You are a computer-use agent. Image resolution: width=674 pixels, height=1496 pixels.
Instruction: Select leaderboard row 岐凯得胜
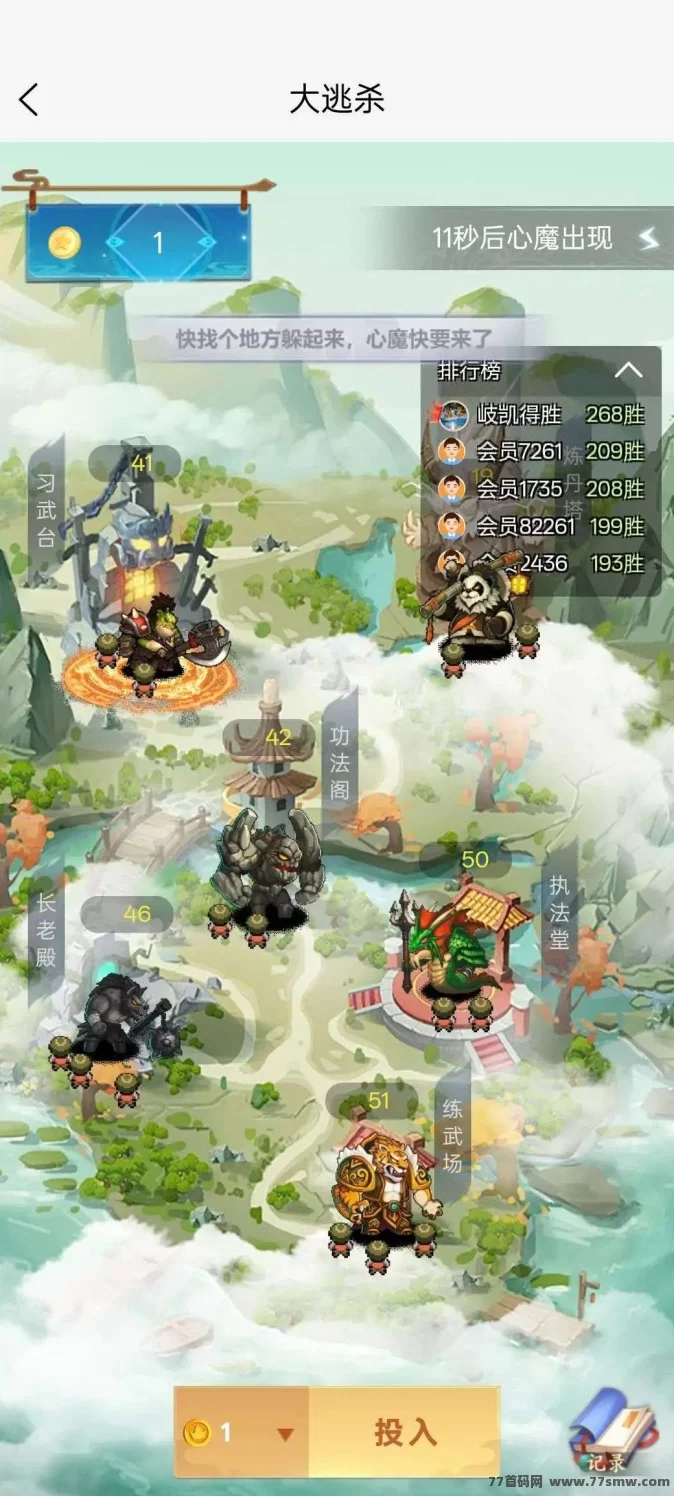541,414
